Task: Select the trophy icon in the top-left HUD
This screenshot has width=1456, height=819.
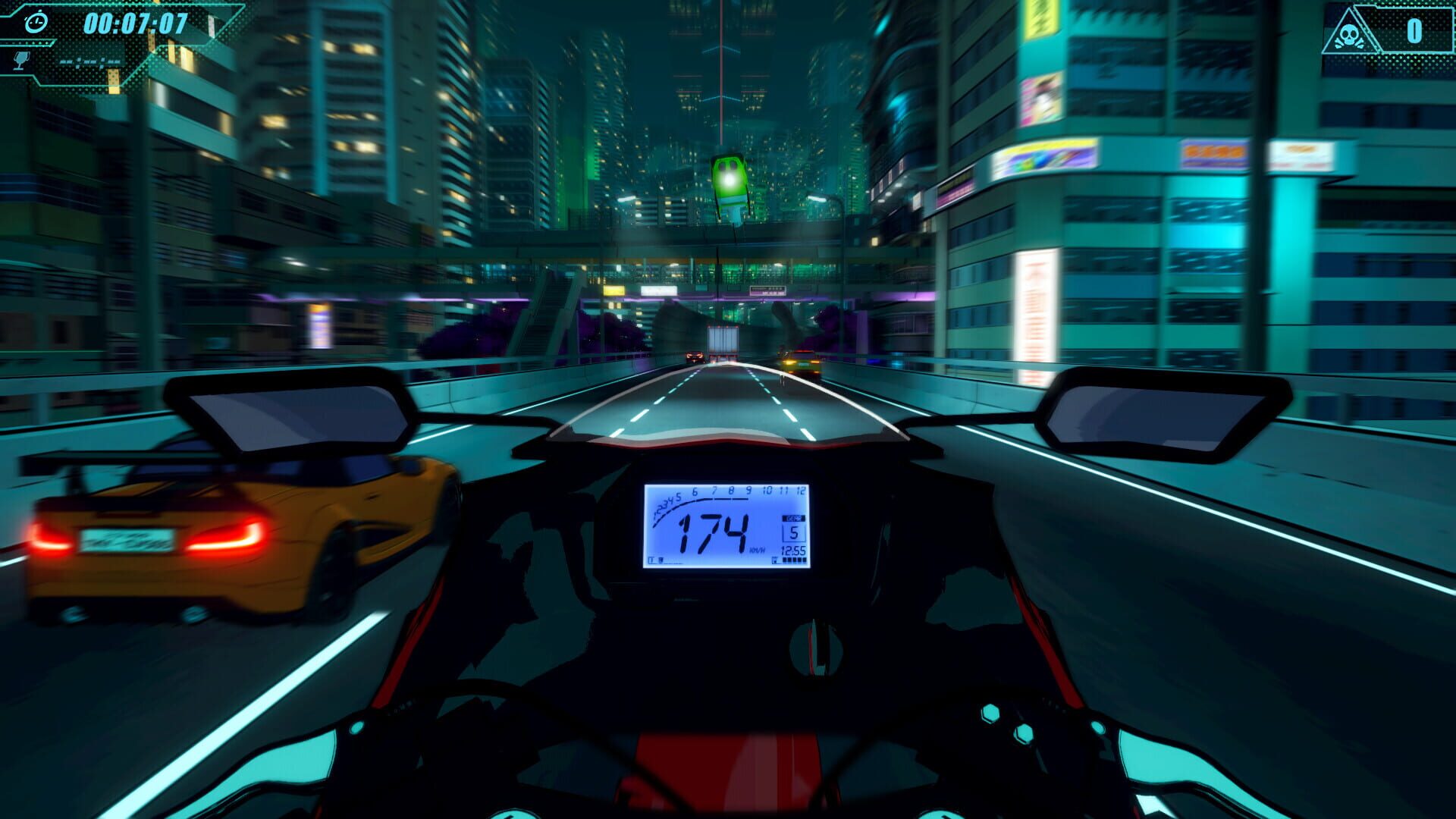Action: point(20,61)
